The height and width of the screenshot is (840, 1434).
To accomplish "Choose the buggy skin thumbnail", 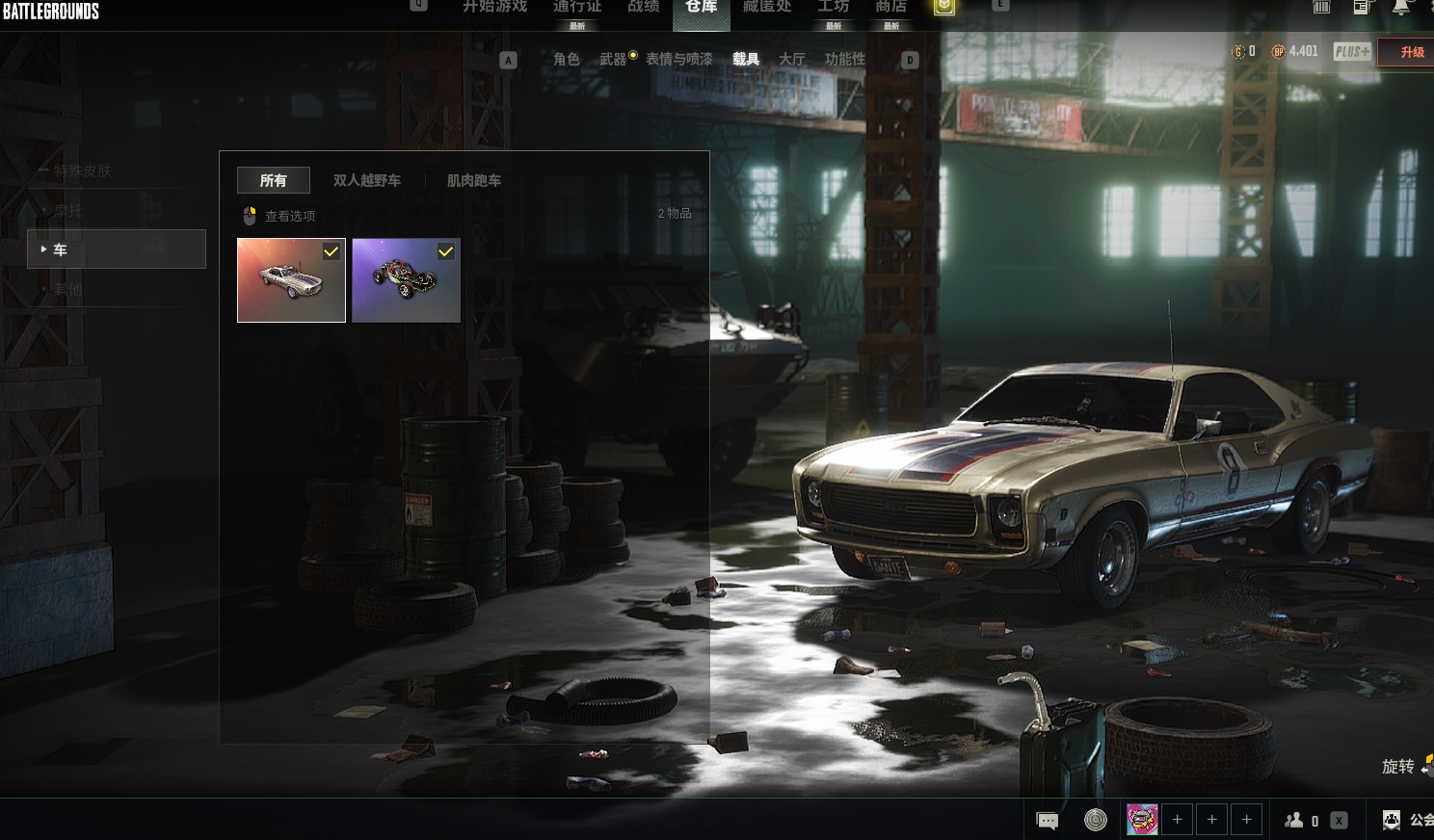I will click(x=406, y=280).
